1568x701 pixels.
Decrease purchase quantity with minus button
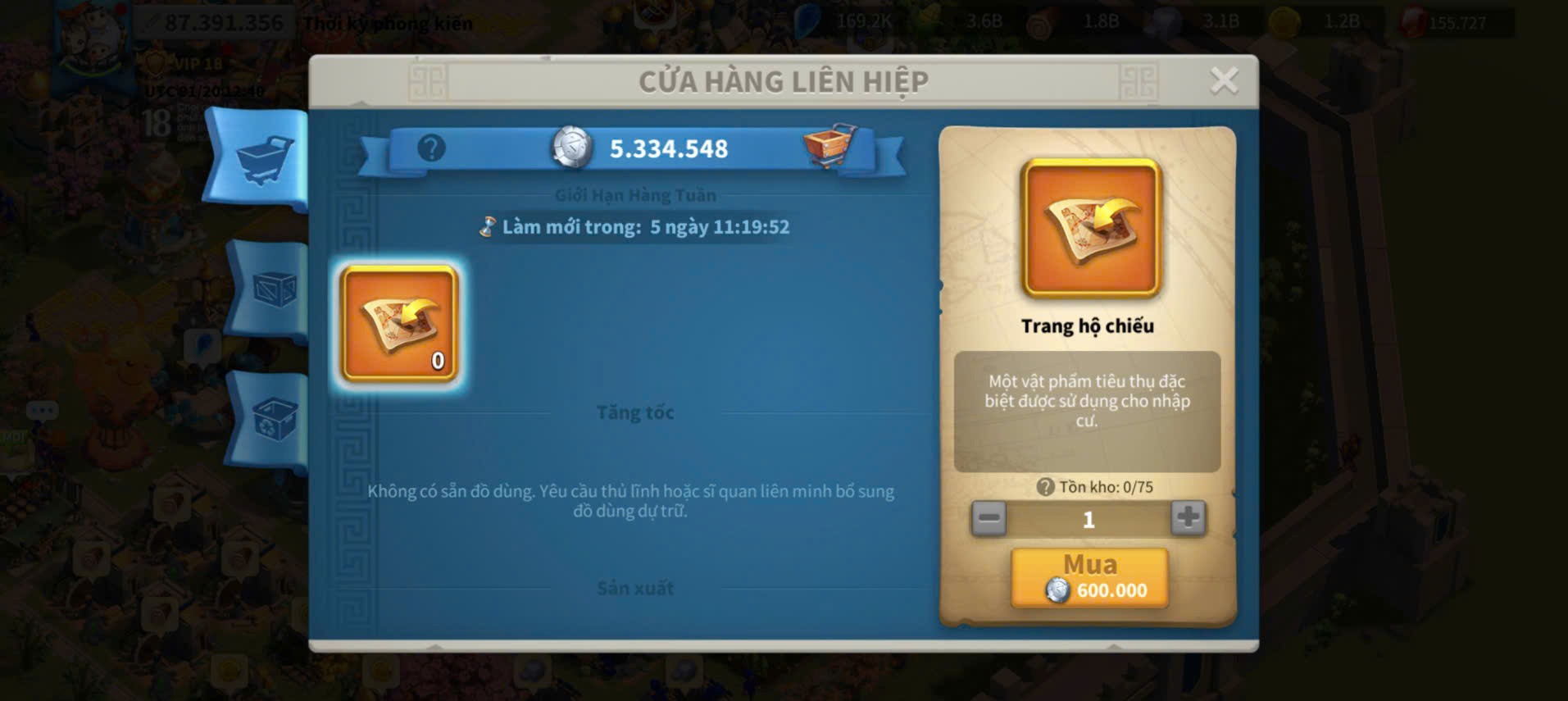click(989, 518)
